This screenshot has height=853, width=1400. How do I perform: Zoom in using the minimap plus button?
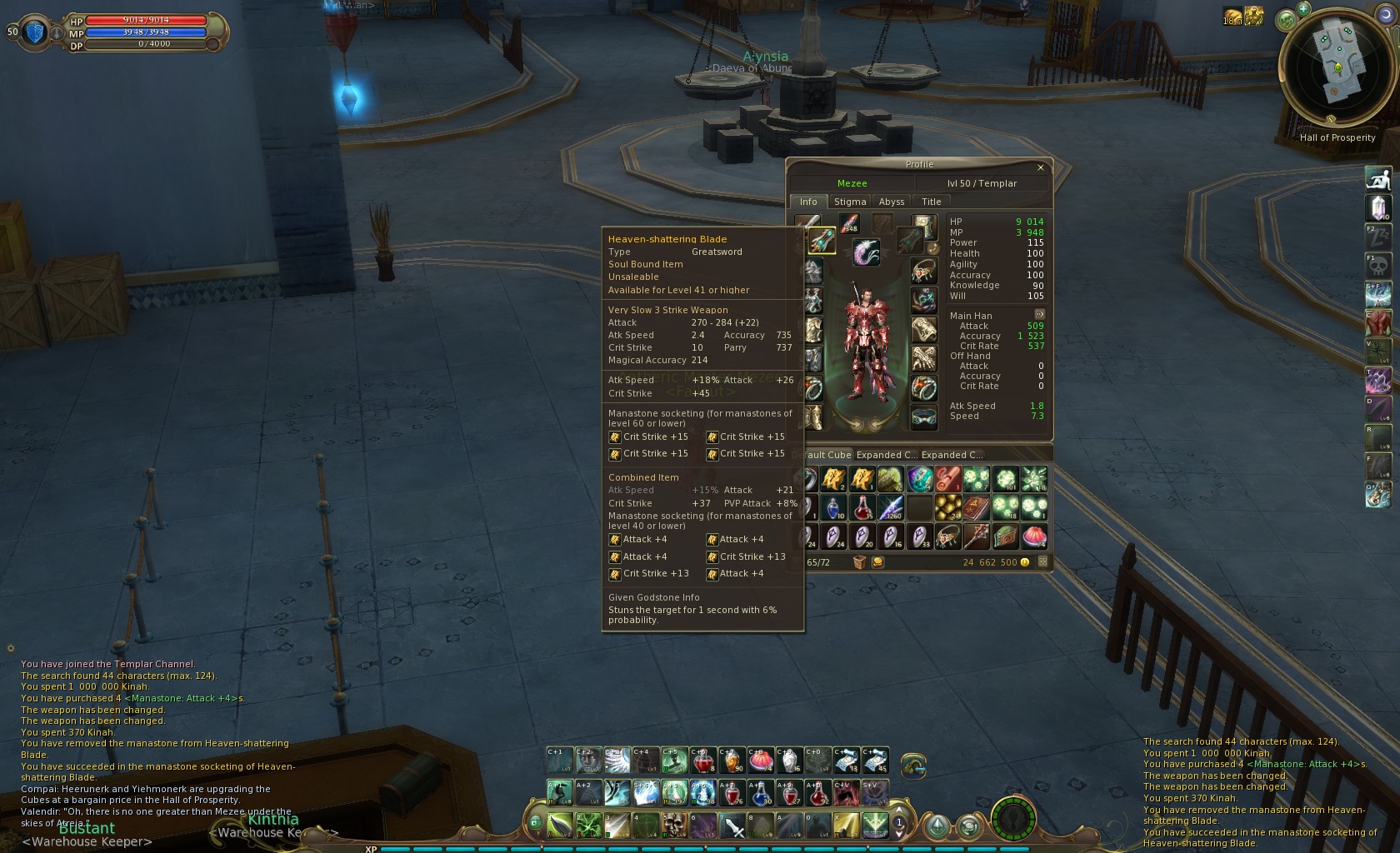tap(1303, 9)
